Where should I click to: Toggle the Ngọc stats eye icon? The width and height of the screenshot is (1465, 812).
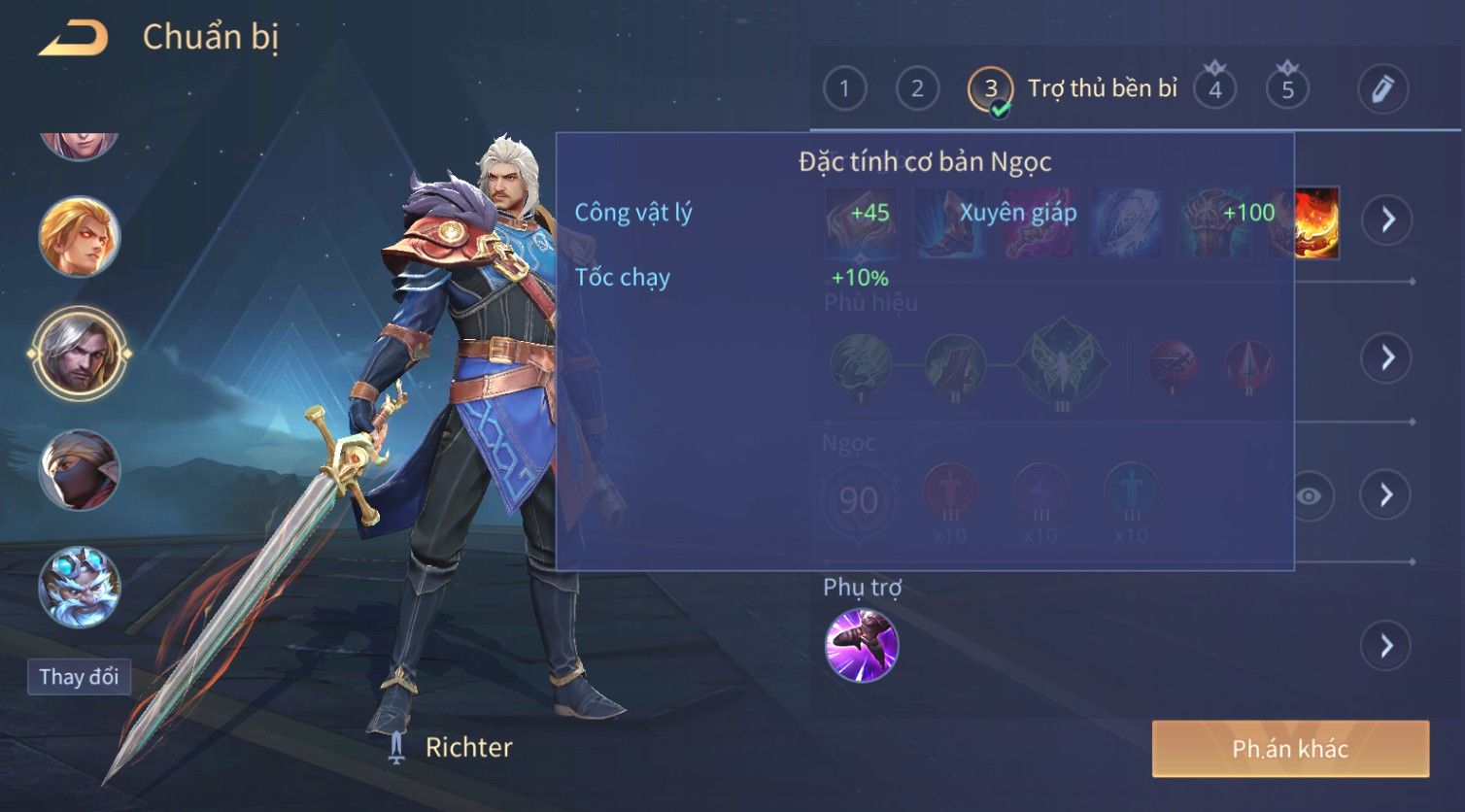pos(1309,496)
